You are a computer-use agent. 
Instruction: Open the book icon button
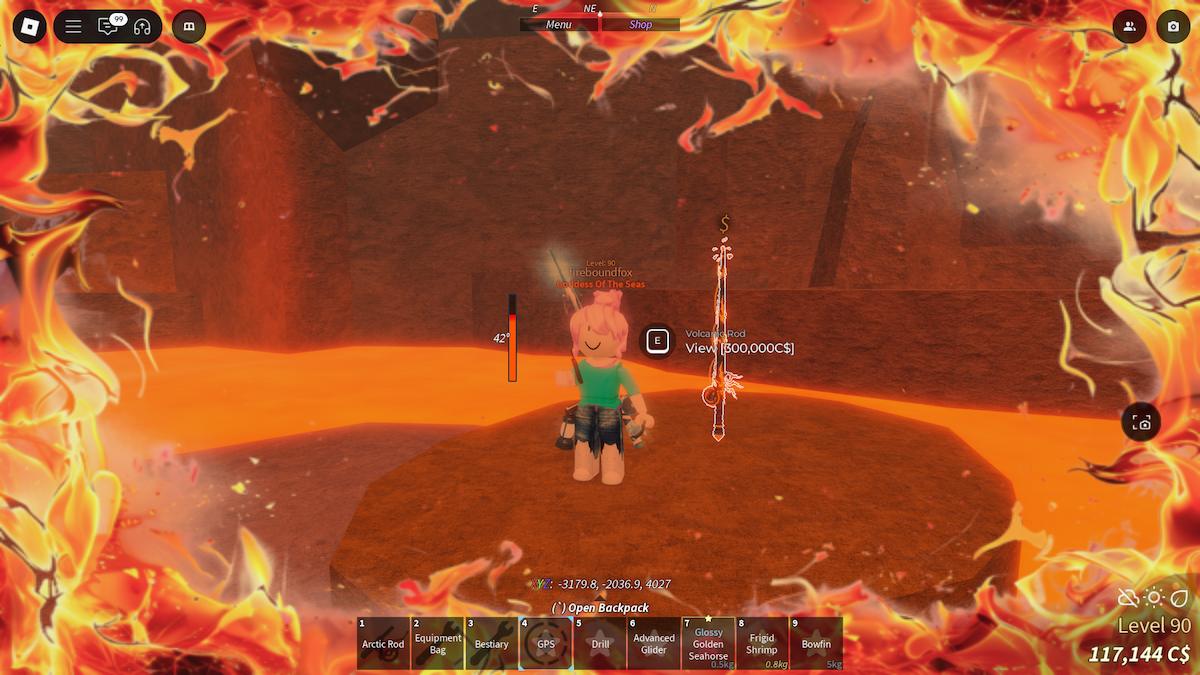[189, 27]
